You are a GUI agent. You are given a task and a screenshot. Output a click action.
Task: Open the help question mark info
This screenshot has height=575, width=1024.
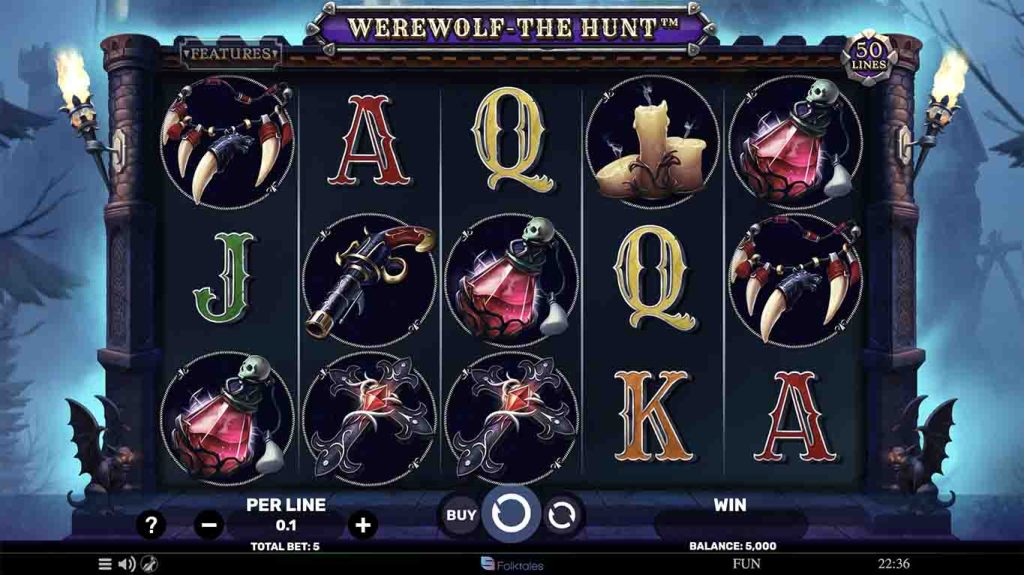click(x=150, y=524)
